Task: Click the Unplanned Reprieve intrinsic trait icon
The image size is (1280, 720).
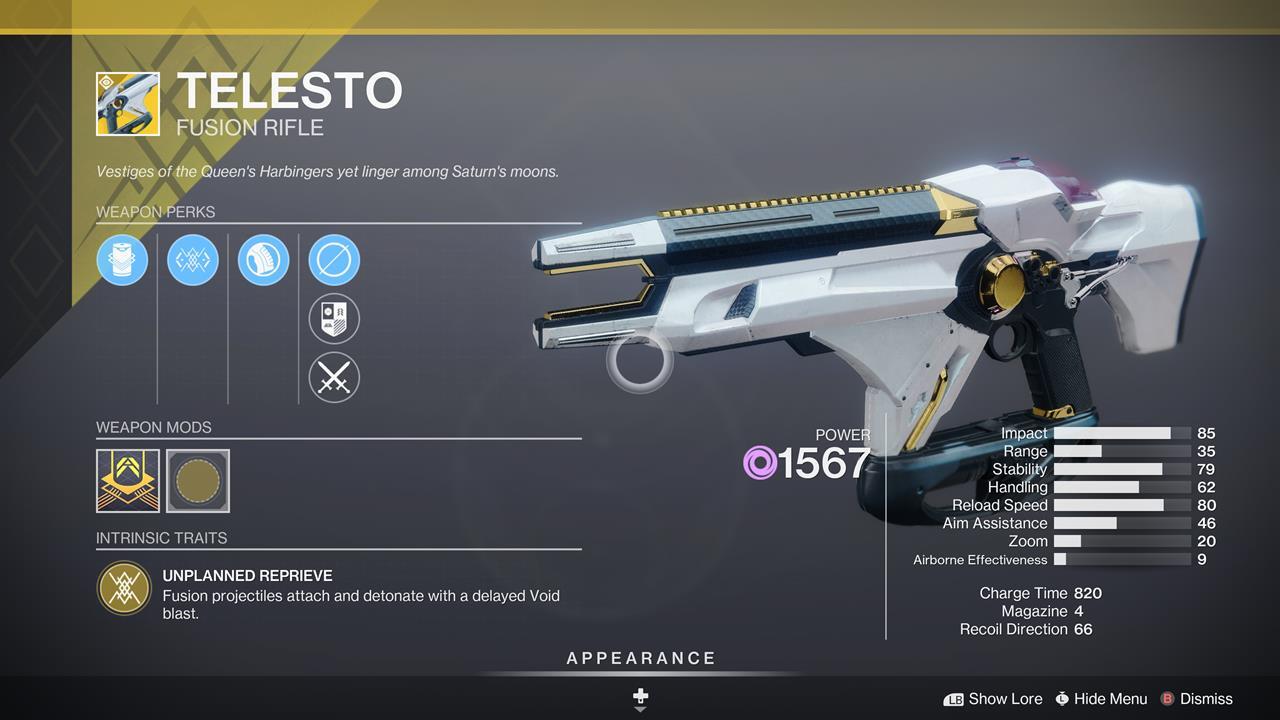Action: [x=124, y=585]
